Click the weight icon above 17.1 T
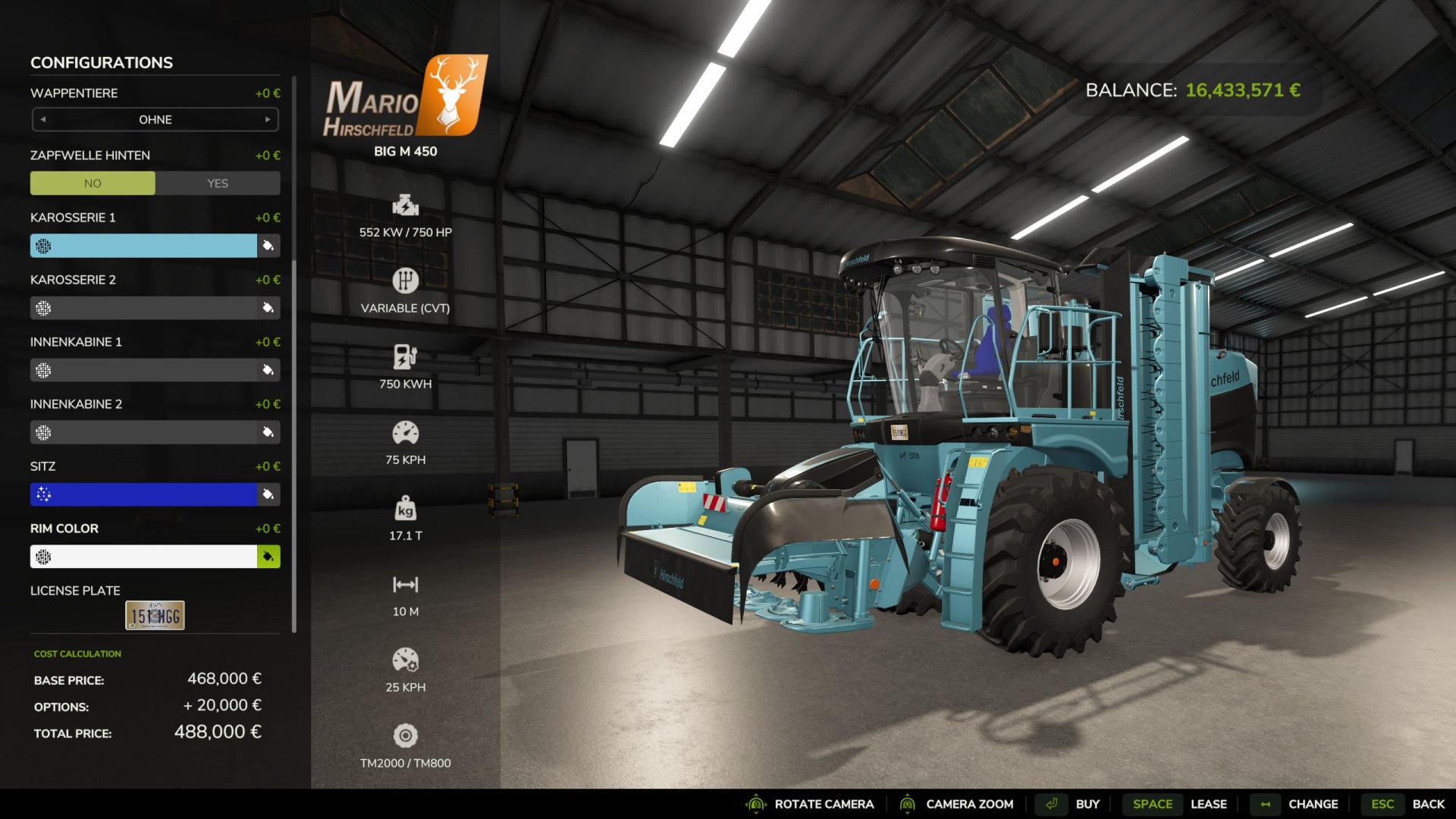The width and height of the screenshot is (1456, 819). pyautogui.click(x=406, y=510)
